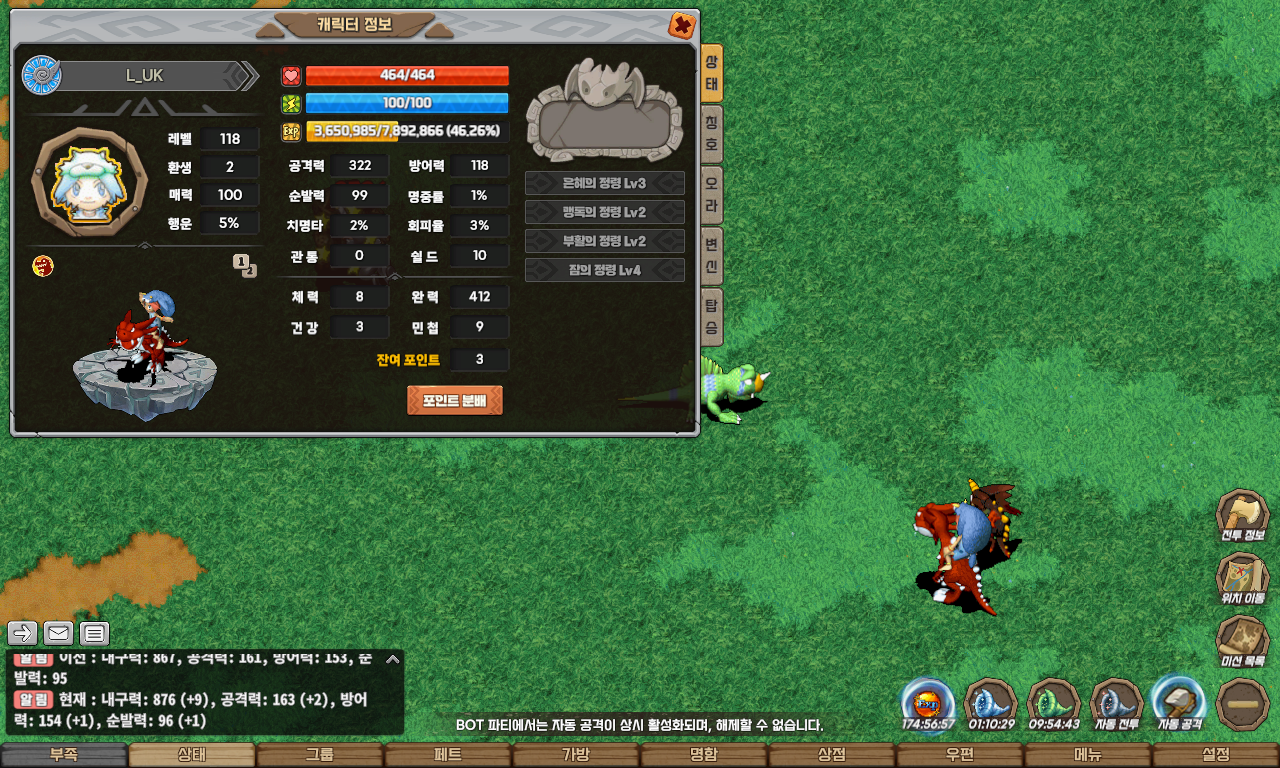Viewport: 1280px width, 768px height.
Task: Open 위치 이동 map icon
Action: coord(1242,579)
